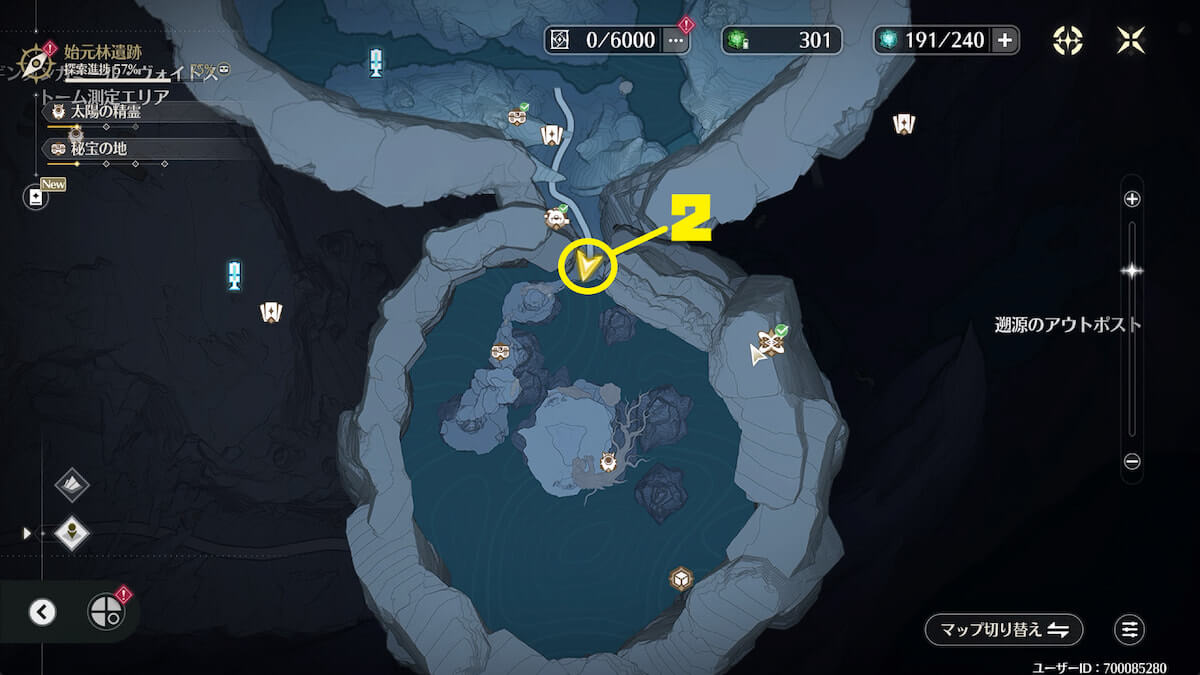This screenshot has width=1200, height=675.
Task: Click the map zoom slider handle
Action: point(1132,270)
